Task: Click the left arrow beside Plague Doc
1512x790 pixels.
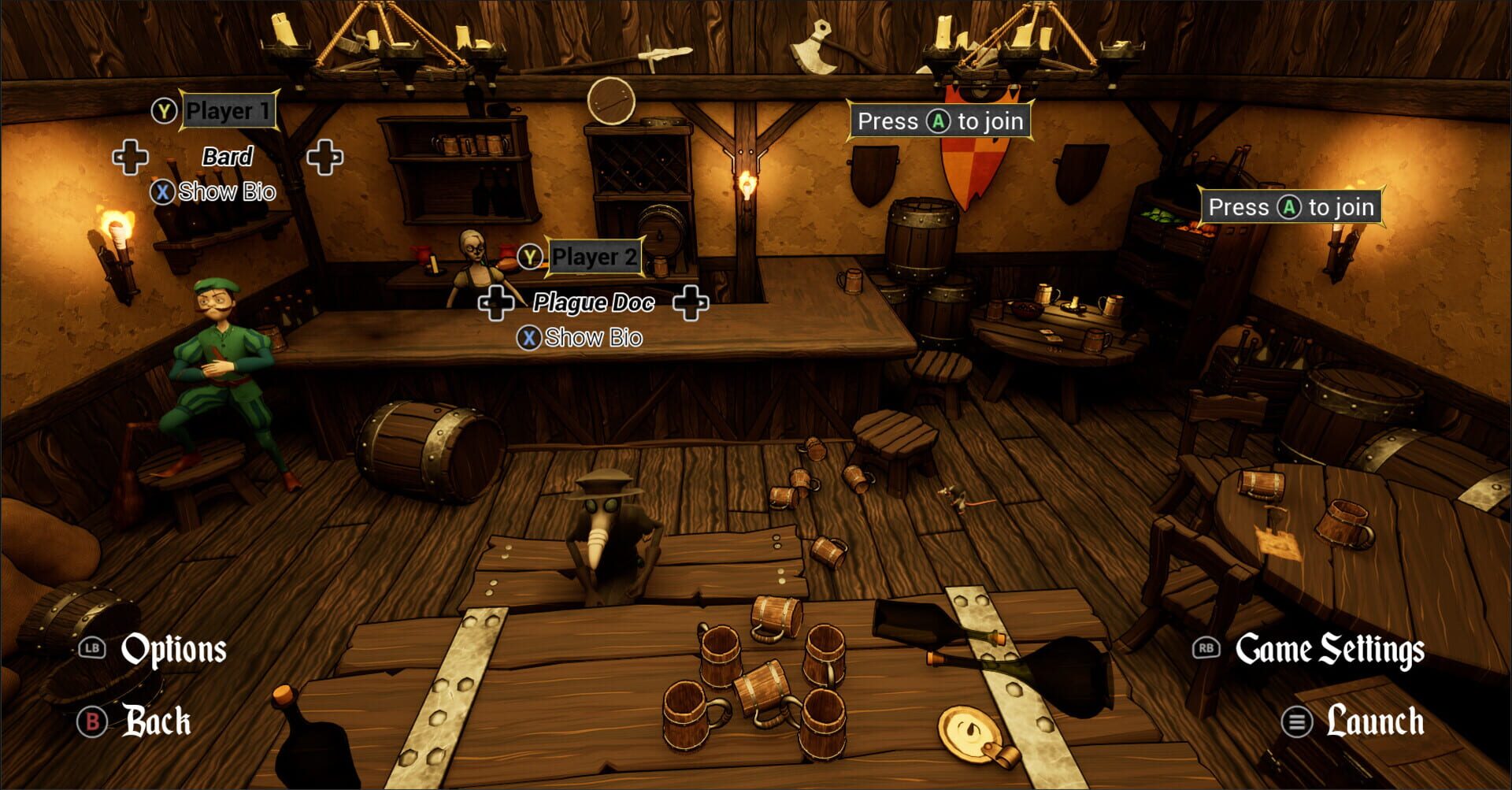Action: [x=496, y=303]
